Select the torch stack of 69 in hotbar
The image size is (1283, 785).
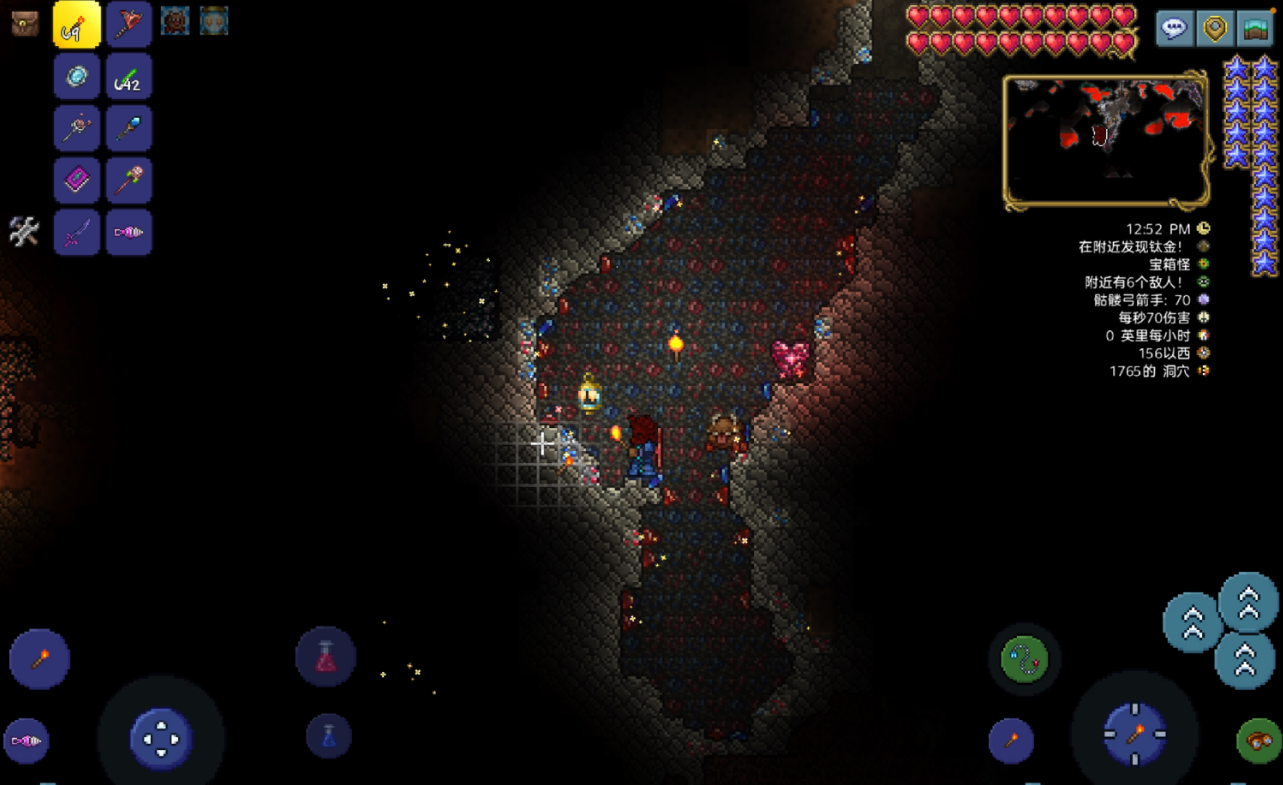coord(77,24)
